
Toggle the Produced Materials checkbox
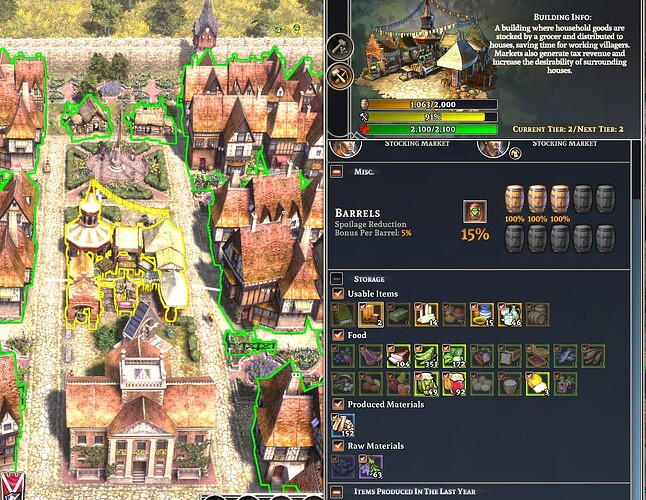click(338, 403)
